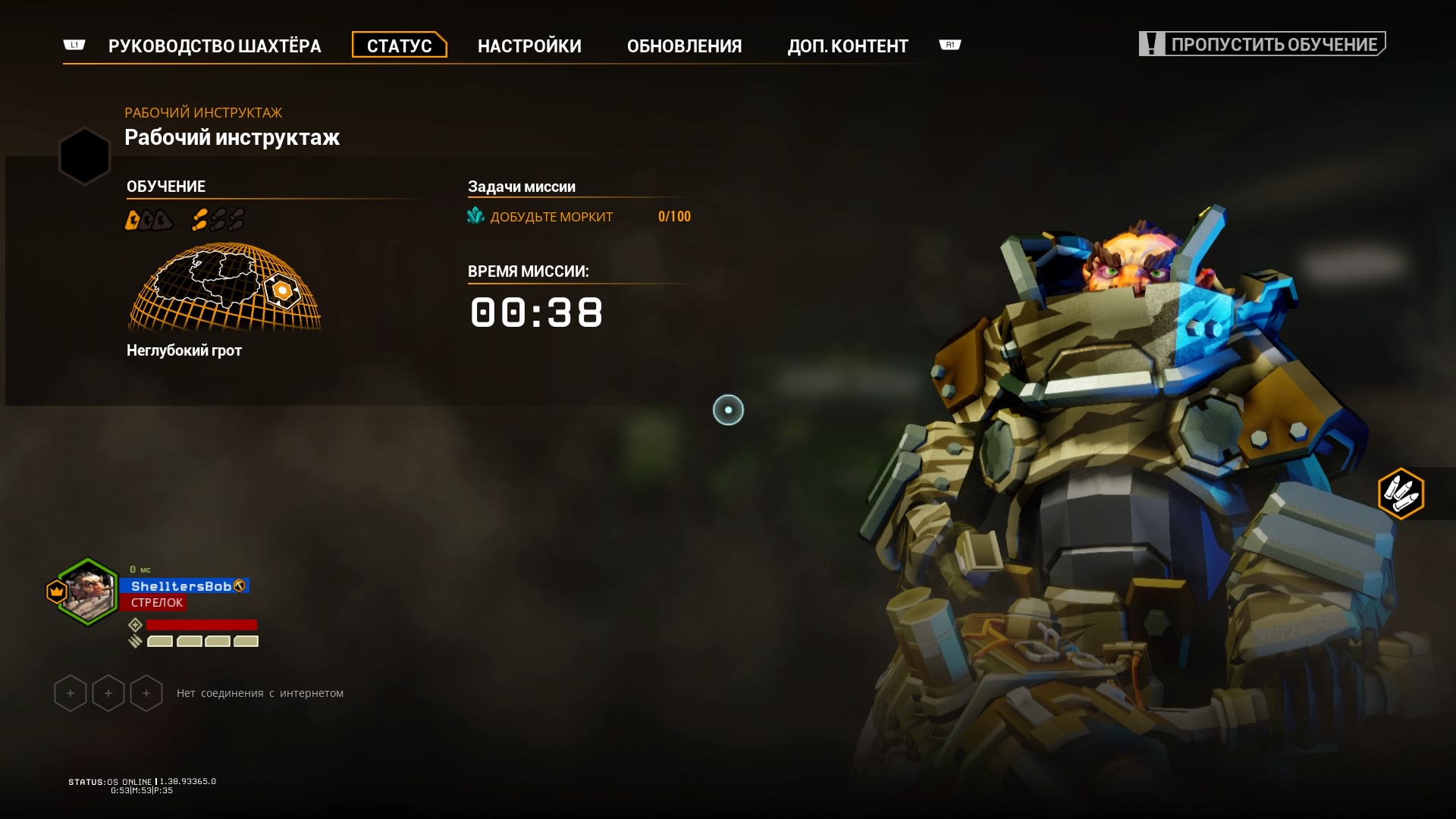This screenshot has height=819, width=1456.
Task: Select the Добудьте моркит mission objective
Action: point(551,217)
